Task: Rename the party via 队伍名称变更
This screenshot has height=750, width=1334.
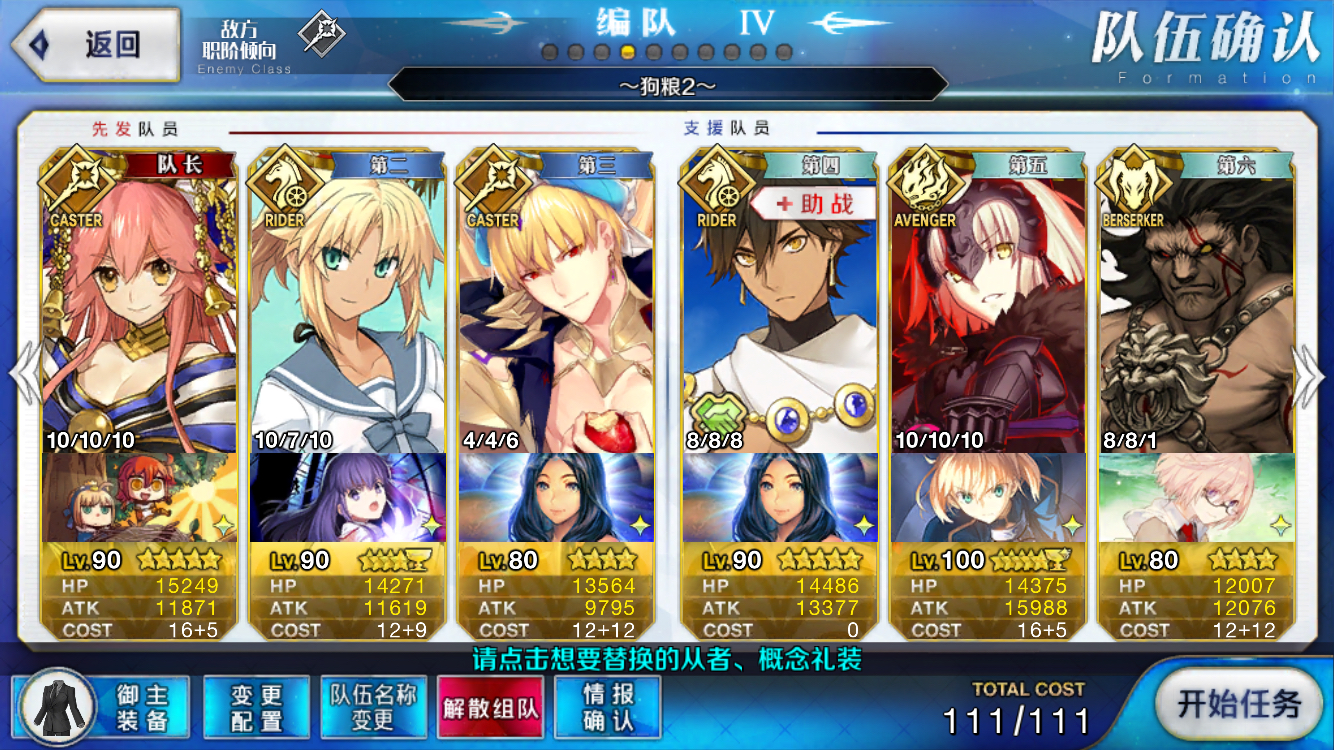Action: pyautogui.click(x=373, y=707)
